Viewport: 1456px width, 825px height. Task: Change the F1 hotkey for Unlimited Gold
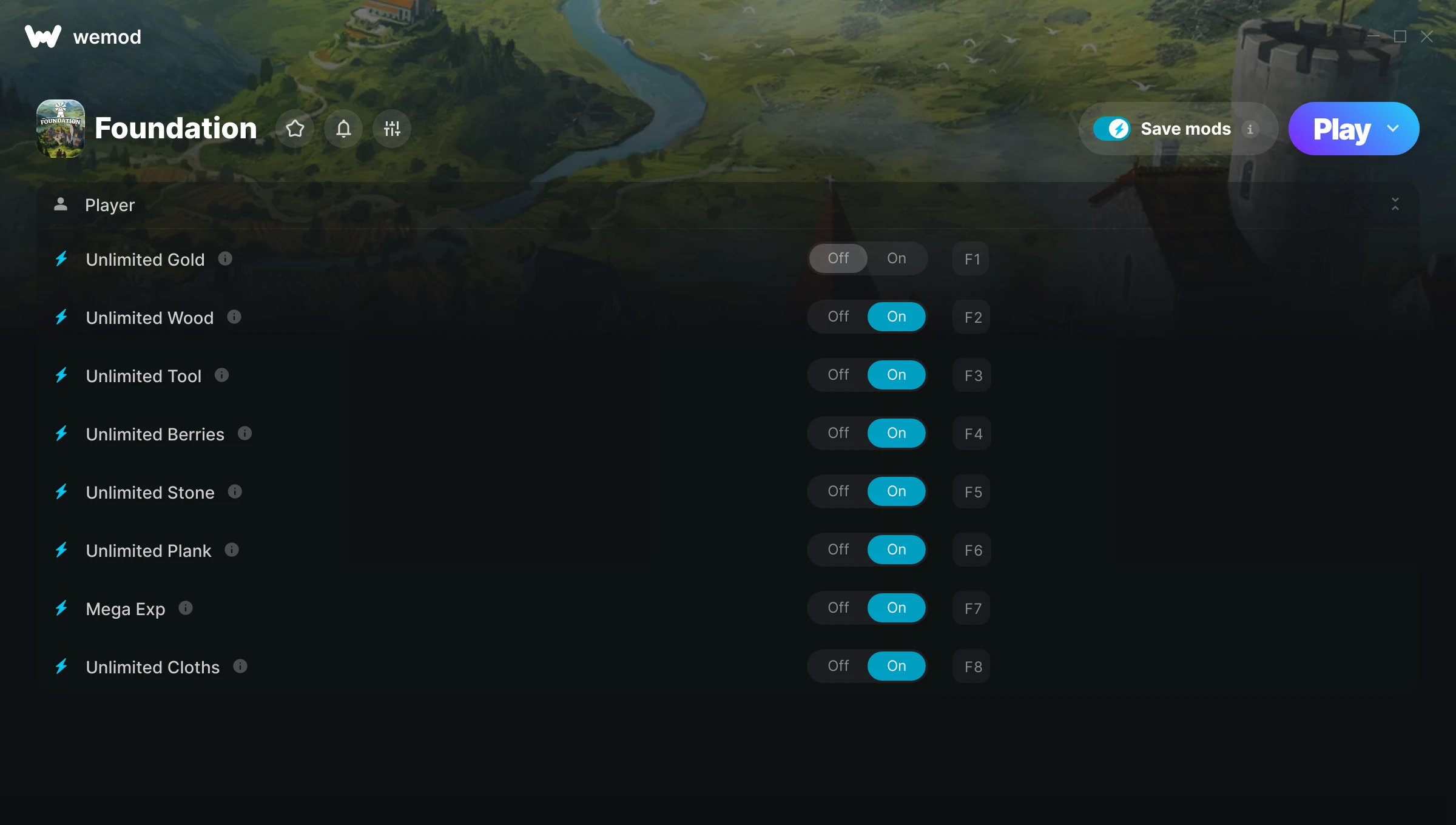pyautogui.click(x=971, y=259)
